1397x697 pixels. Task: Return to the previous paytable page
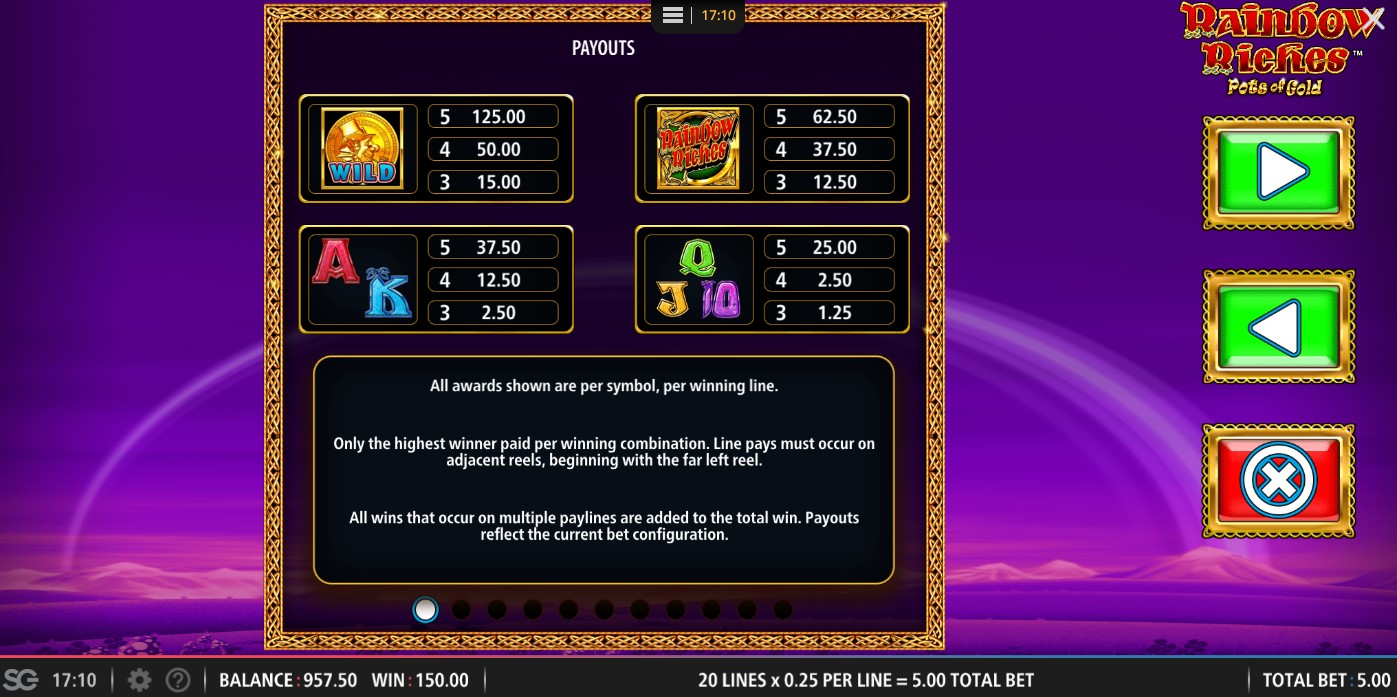pyautogui.click(x=1278, y=327)
